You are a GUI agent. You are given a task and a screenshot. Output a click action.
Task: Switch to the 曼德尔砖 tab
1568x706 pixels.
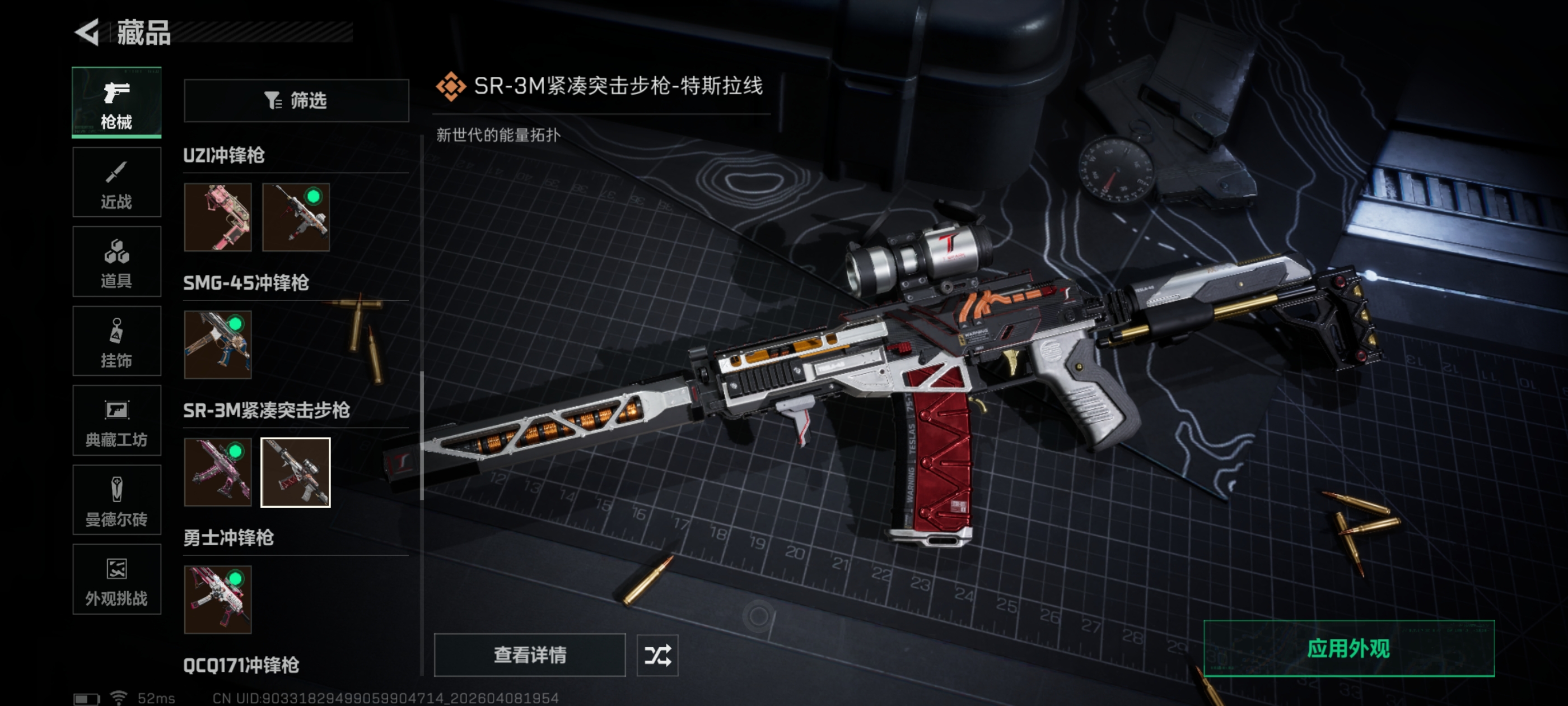click(x=116, y=500)
